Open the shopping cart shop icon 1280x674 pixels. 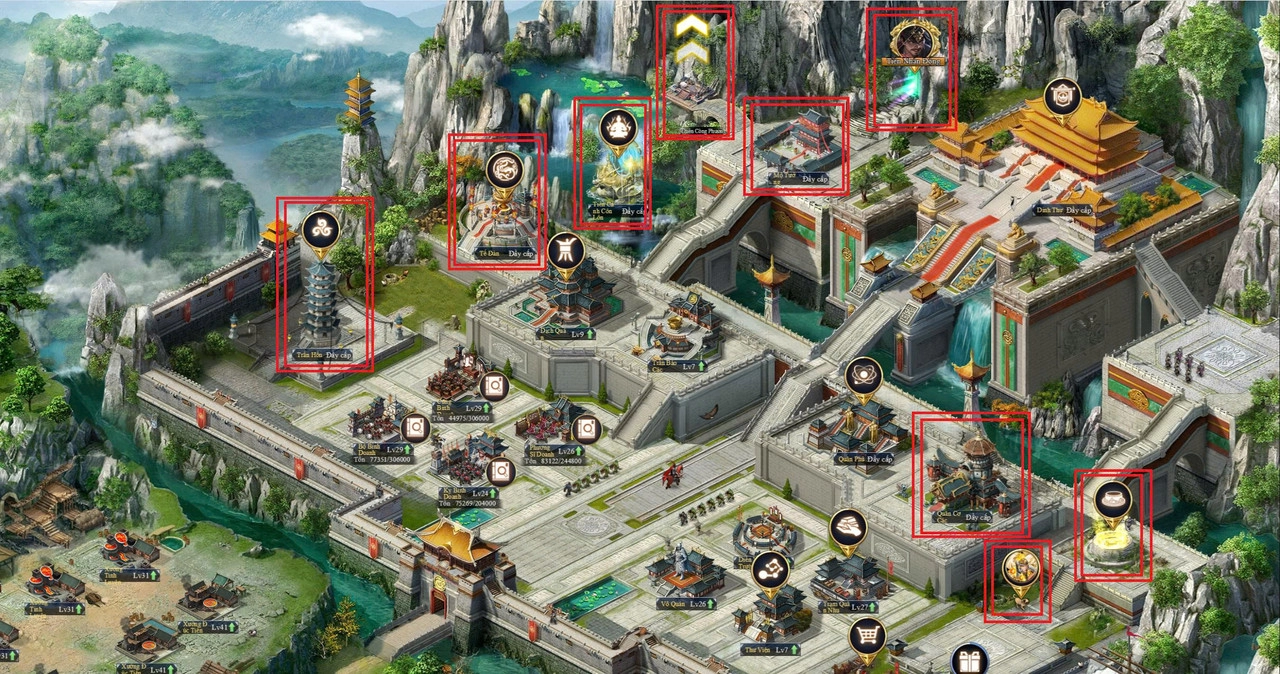point(867,636)
